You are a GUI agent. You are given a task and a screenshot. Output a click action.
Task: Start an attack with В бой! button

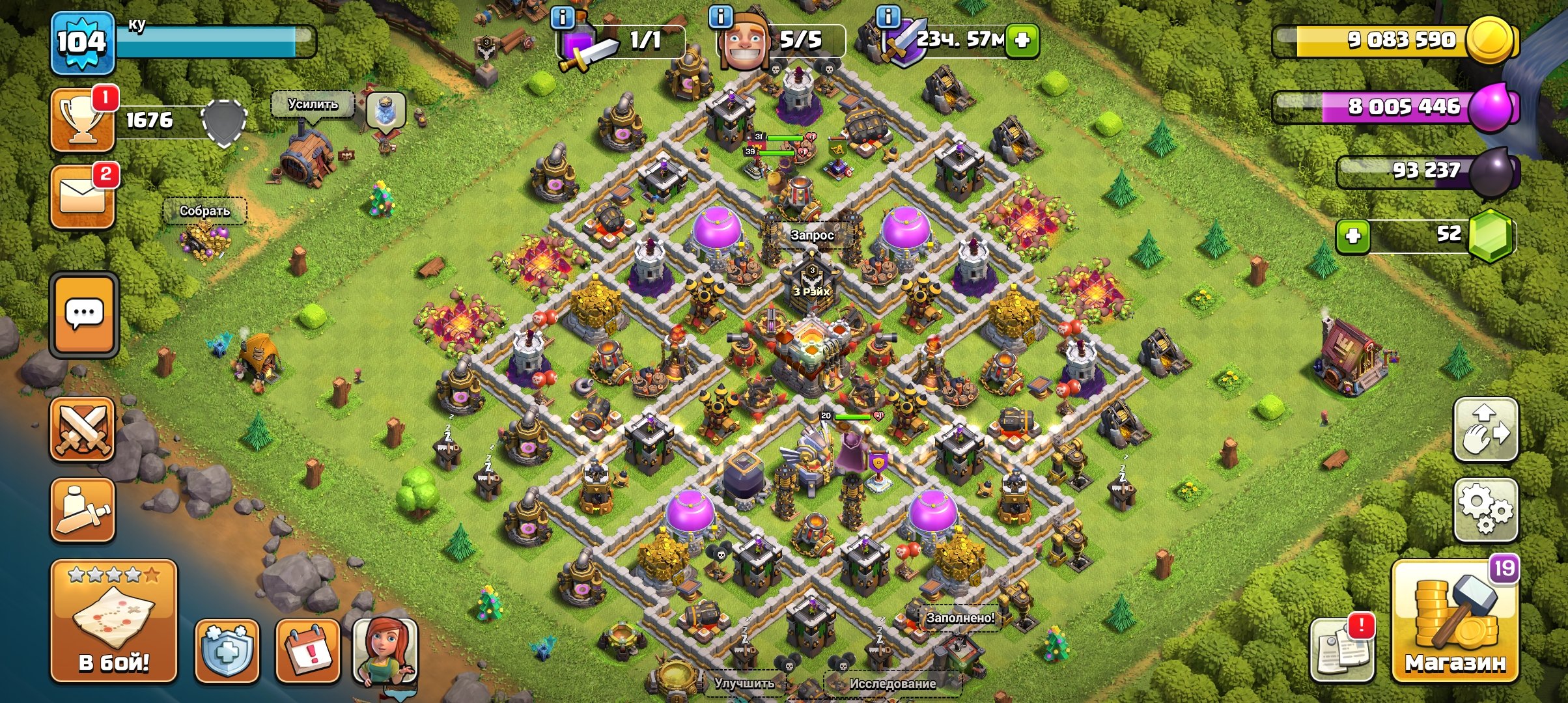point(114,622)
